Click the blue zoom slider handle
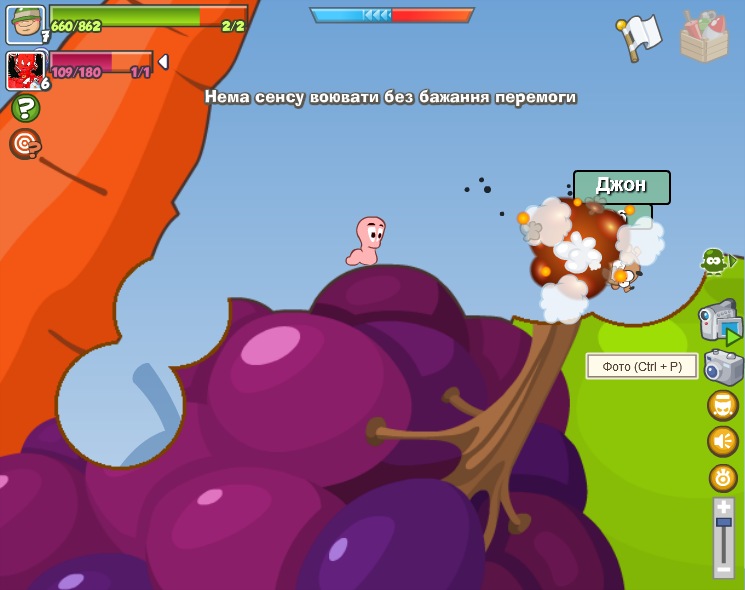The width and height of the screenshot is (745, 590). click(x=724, y=523)
